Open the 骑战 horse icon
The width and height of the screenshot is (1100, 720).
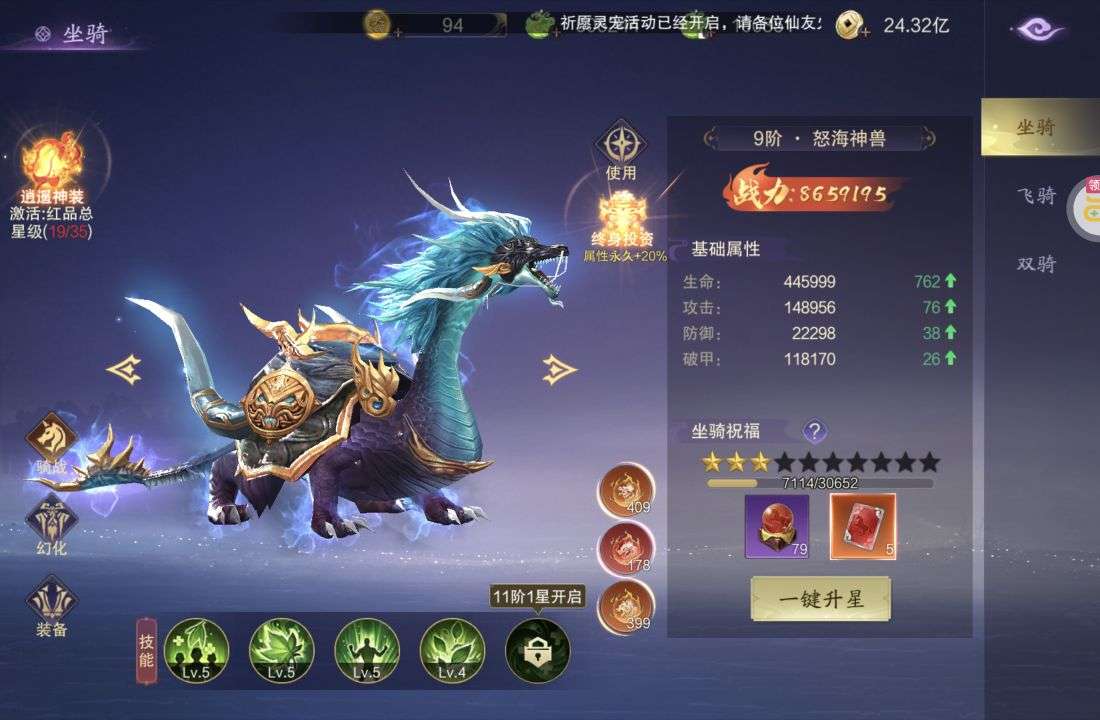click(x=51, y=439)
